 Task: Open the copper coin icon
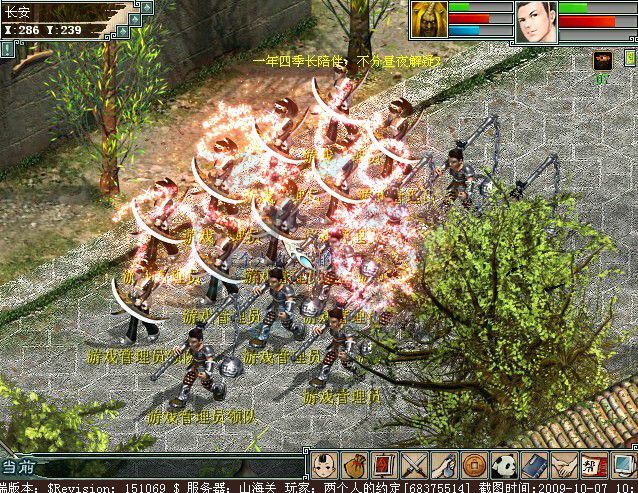point(473,465)
